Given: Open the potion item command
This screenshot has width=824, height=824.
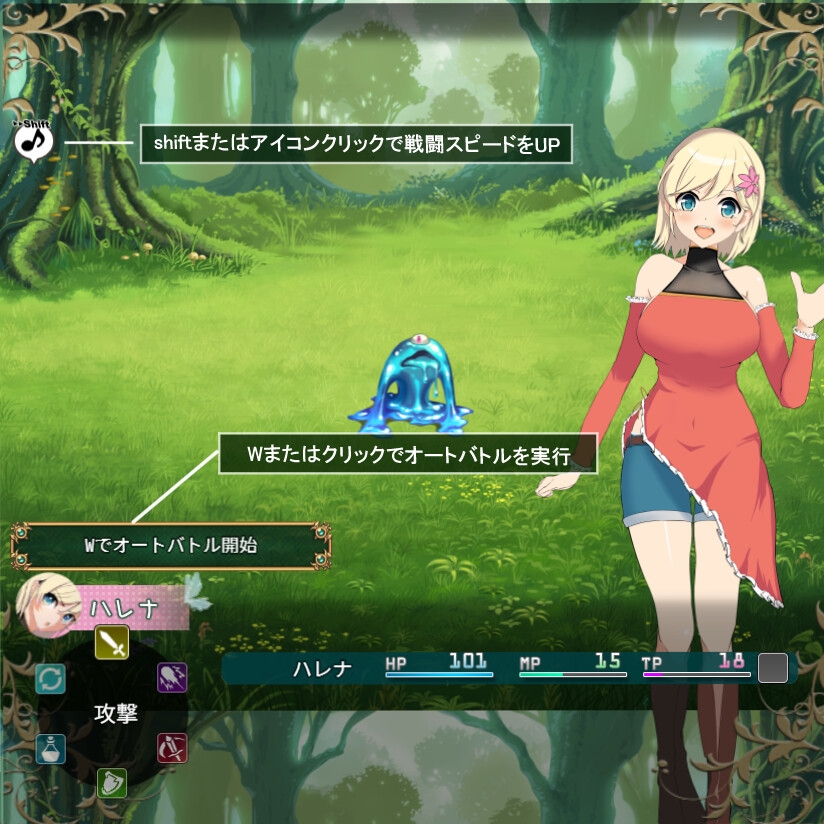Looking at the screenshot, I should [x=51, y=749].
